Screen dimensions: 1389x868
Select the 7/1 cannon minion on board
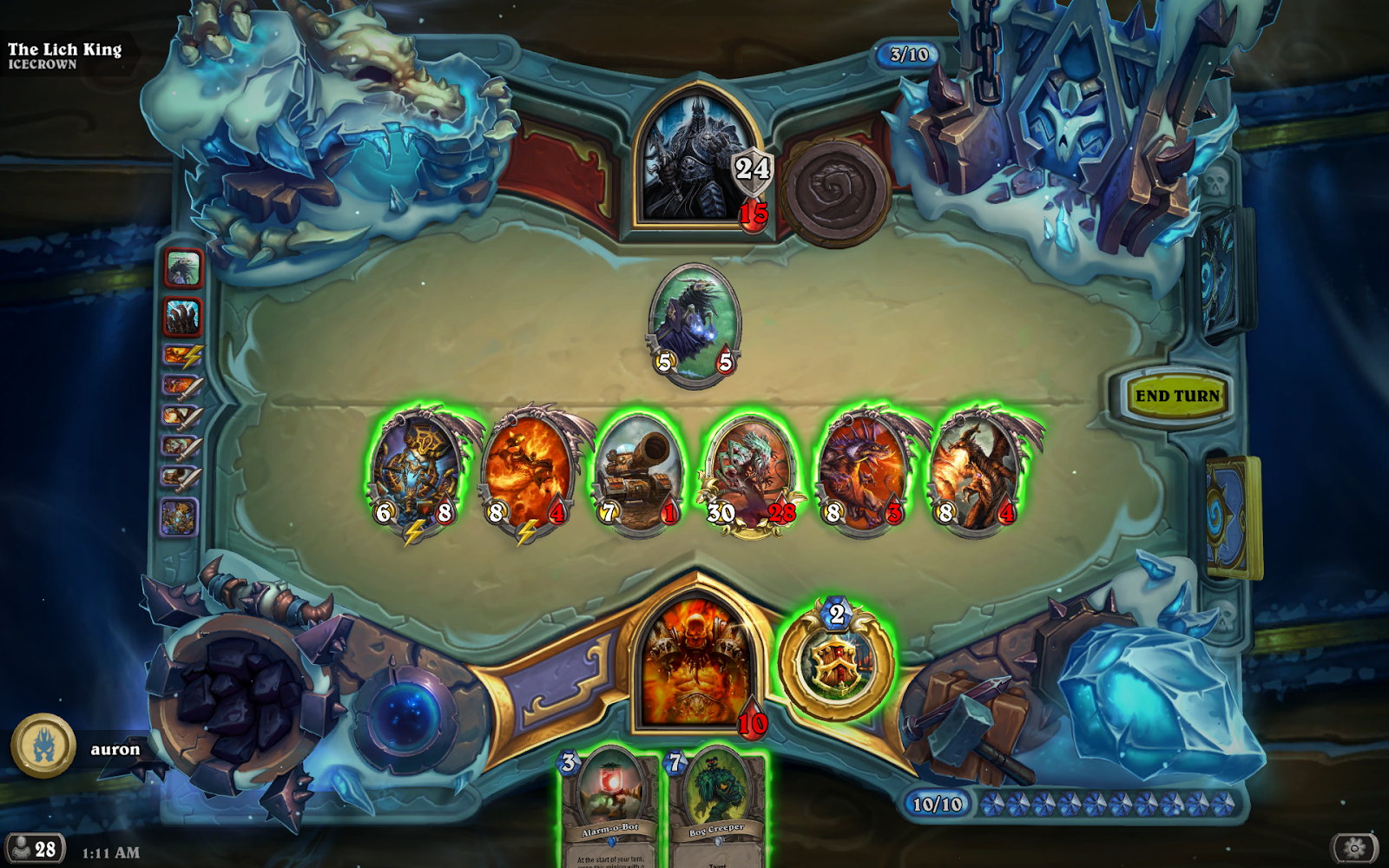click(x=641, y=469)
